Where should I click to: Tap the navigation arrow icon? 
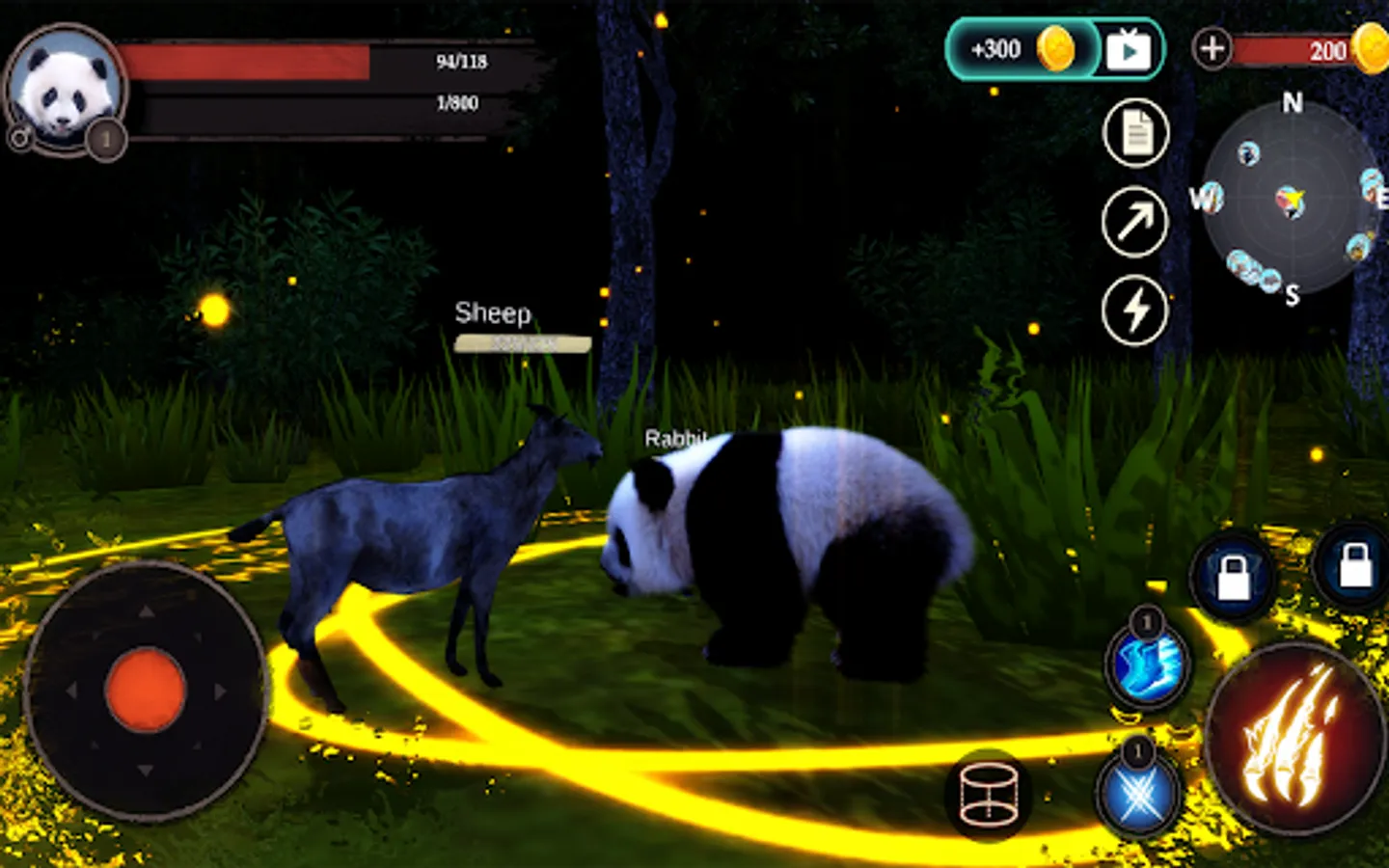click(1134, 220)
